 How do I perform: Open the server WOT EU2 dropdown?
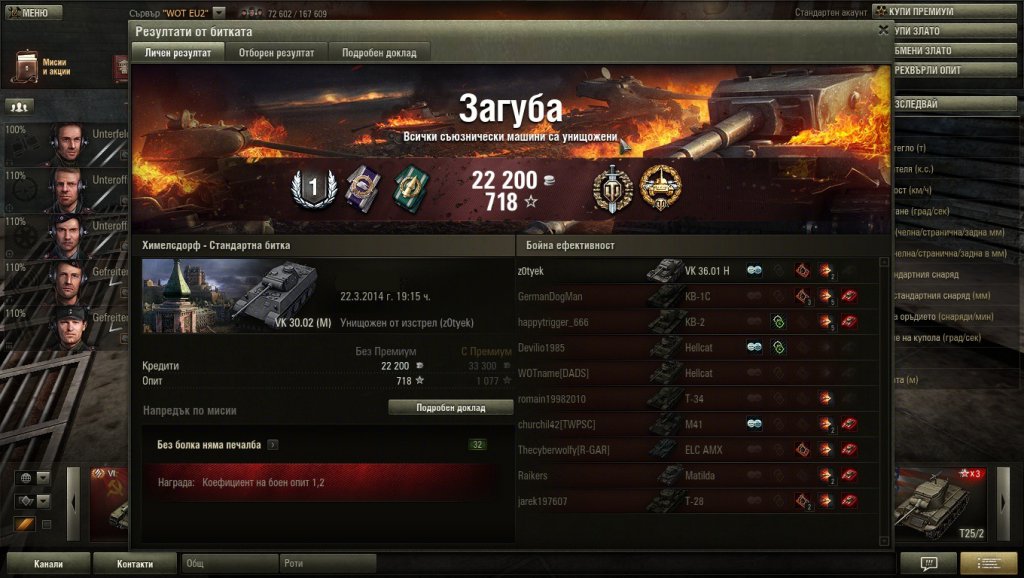click(x=219, y=12)
